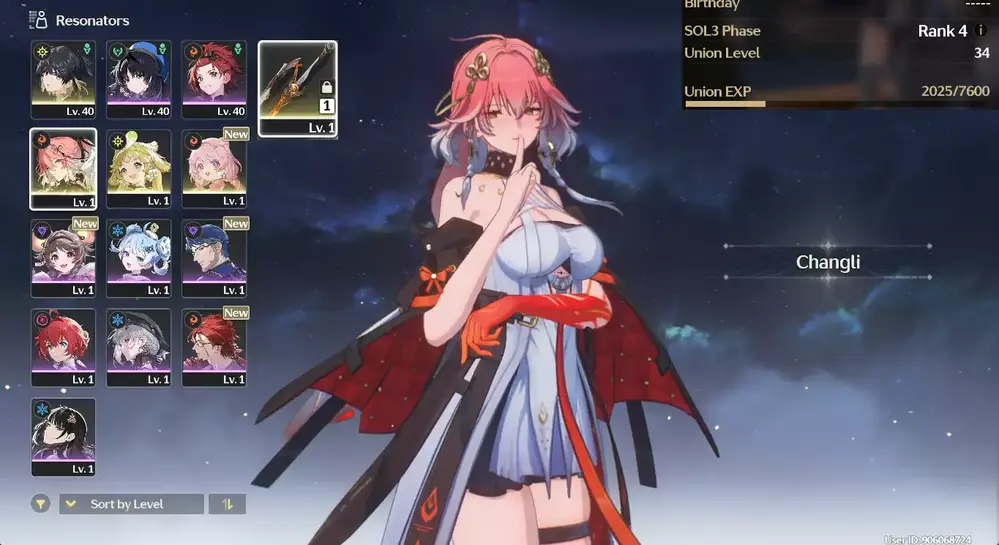
Task: Pick red-haired Mortefi with glasses
Action: [x=215, y=346]
